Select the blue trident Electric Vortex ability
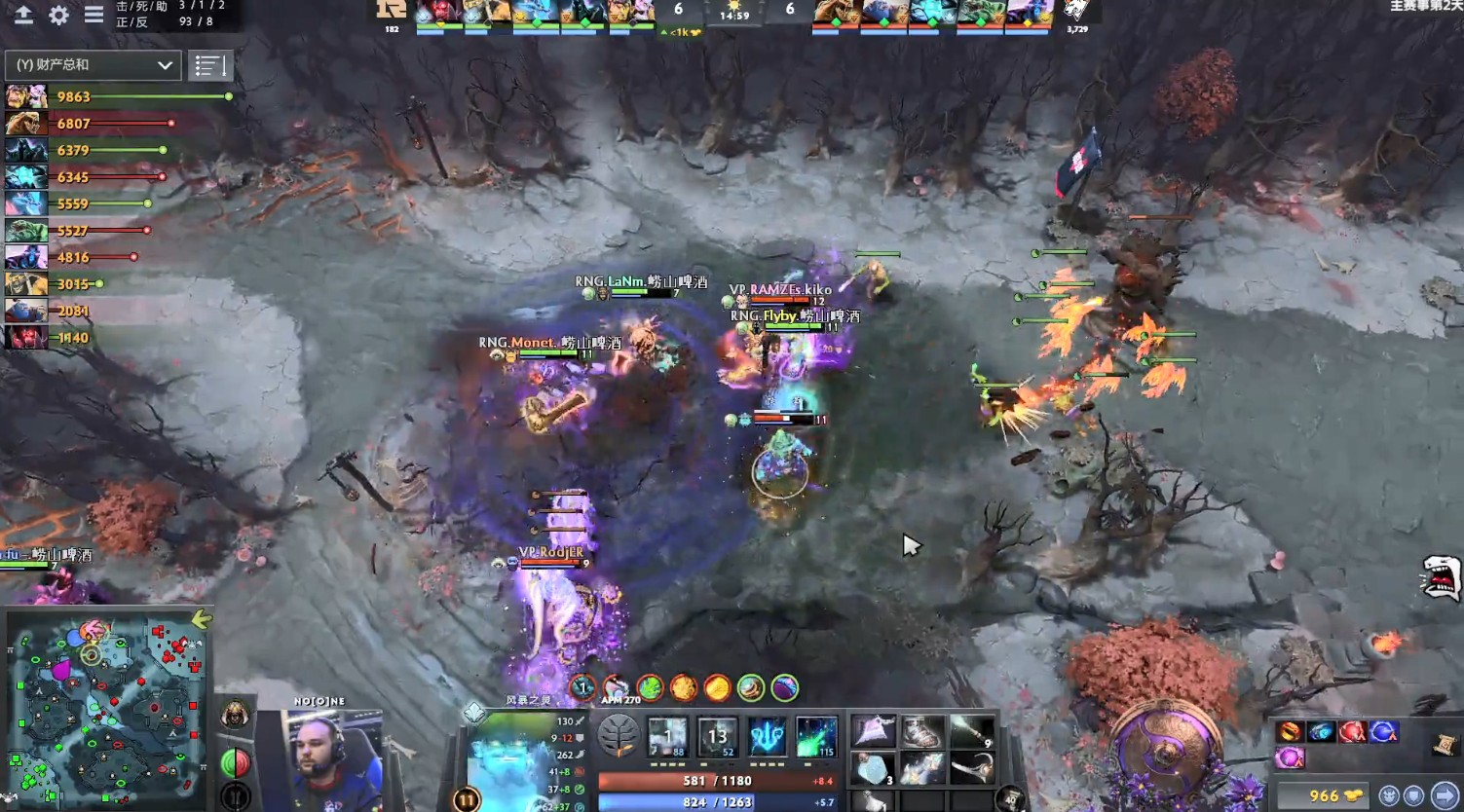 point(767,737)
